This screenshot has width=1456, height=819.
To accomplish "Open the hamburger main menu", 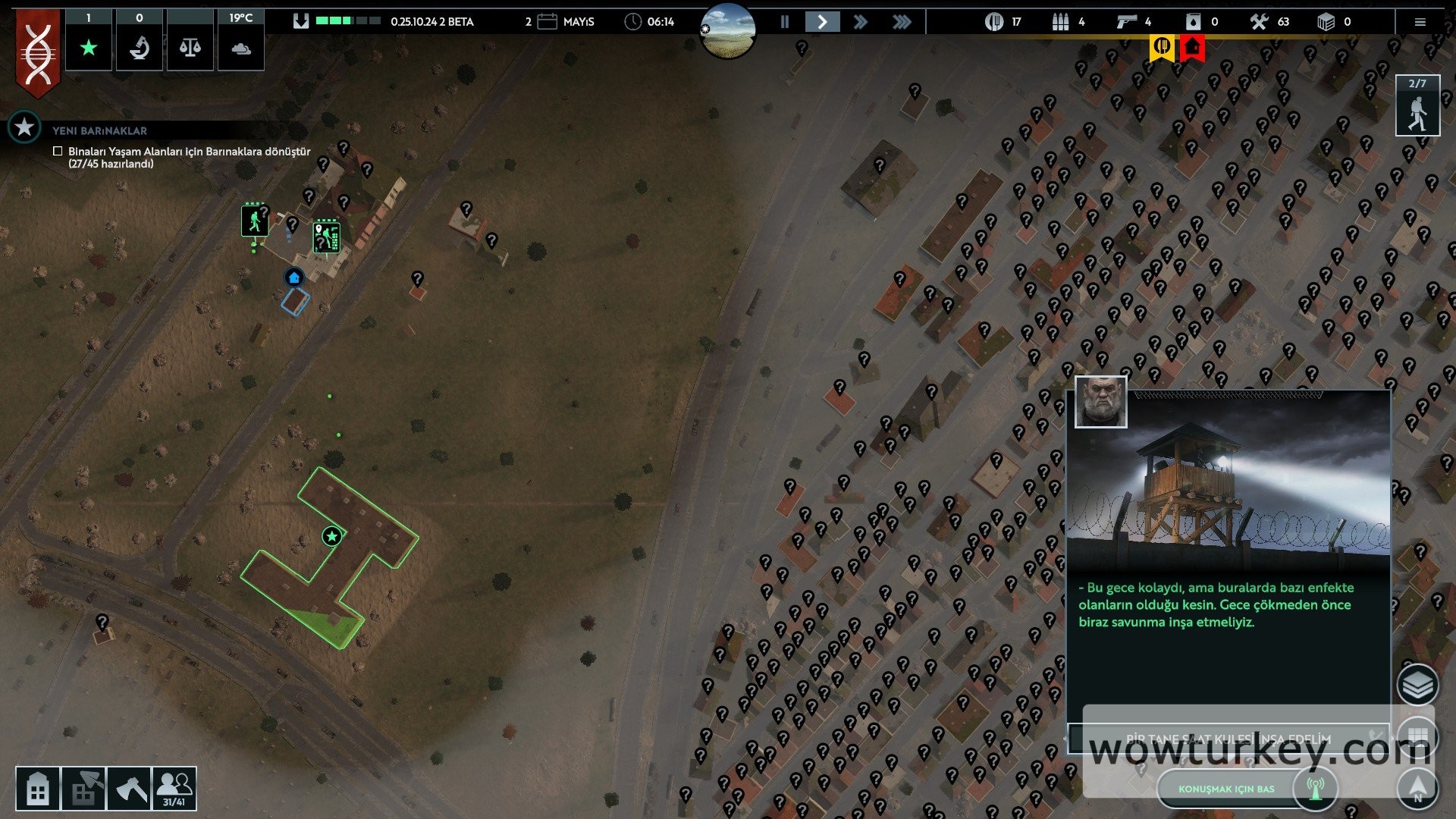I will point(1420,22).
